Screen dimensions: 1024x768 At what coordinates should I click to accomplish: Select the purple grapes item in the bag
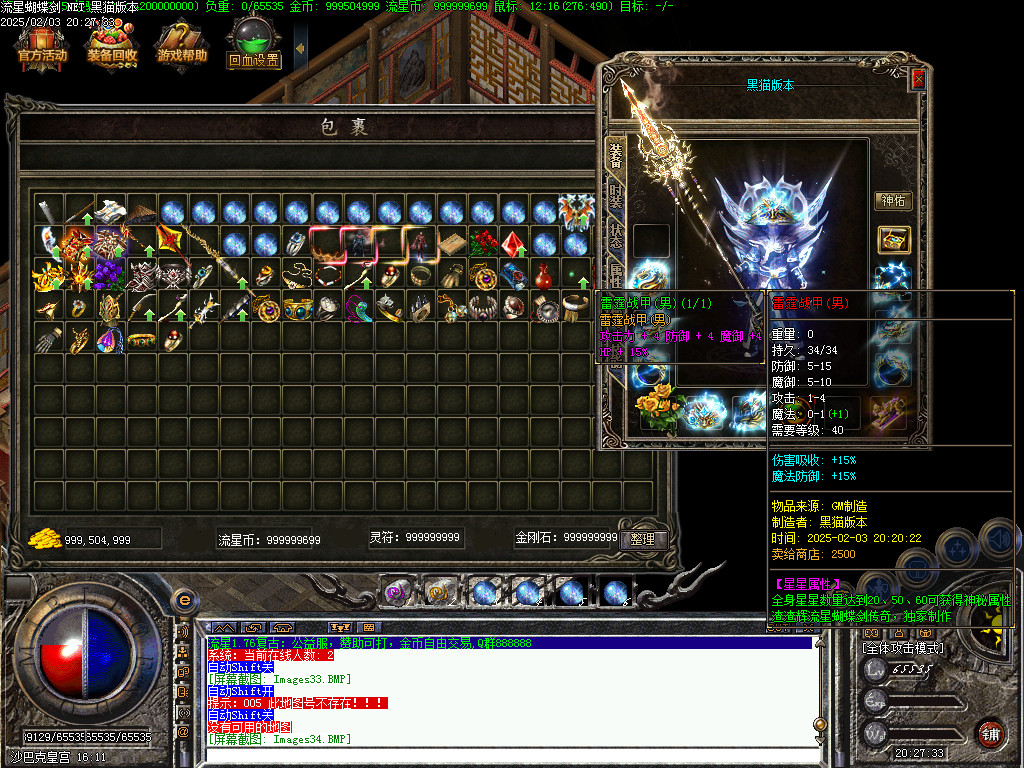112,275
